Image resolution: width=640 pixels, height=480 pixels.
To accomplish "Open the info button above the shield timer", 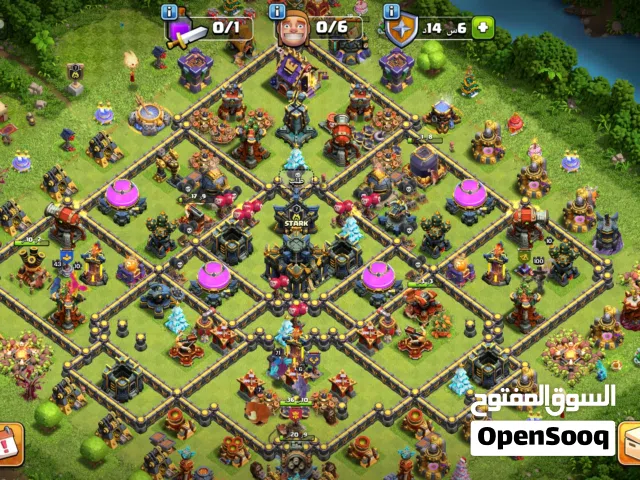I will click(x=394, y=12).
